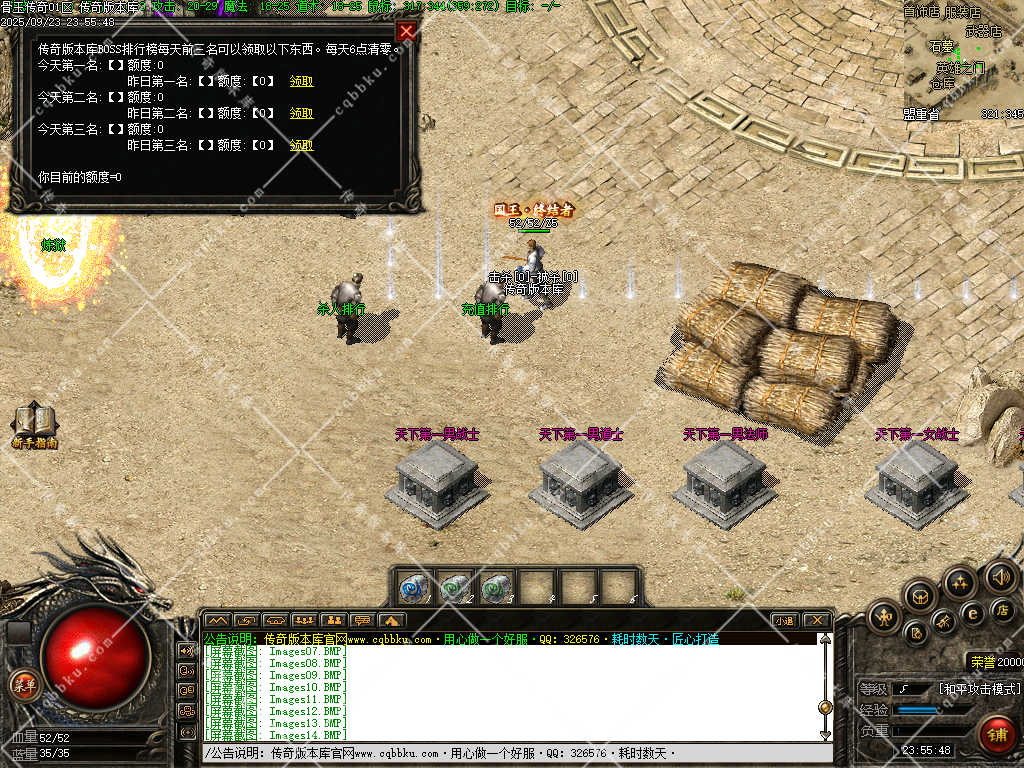
Task: Open the 店 shop round button
Action: point(1003,610)
